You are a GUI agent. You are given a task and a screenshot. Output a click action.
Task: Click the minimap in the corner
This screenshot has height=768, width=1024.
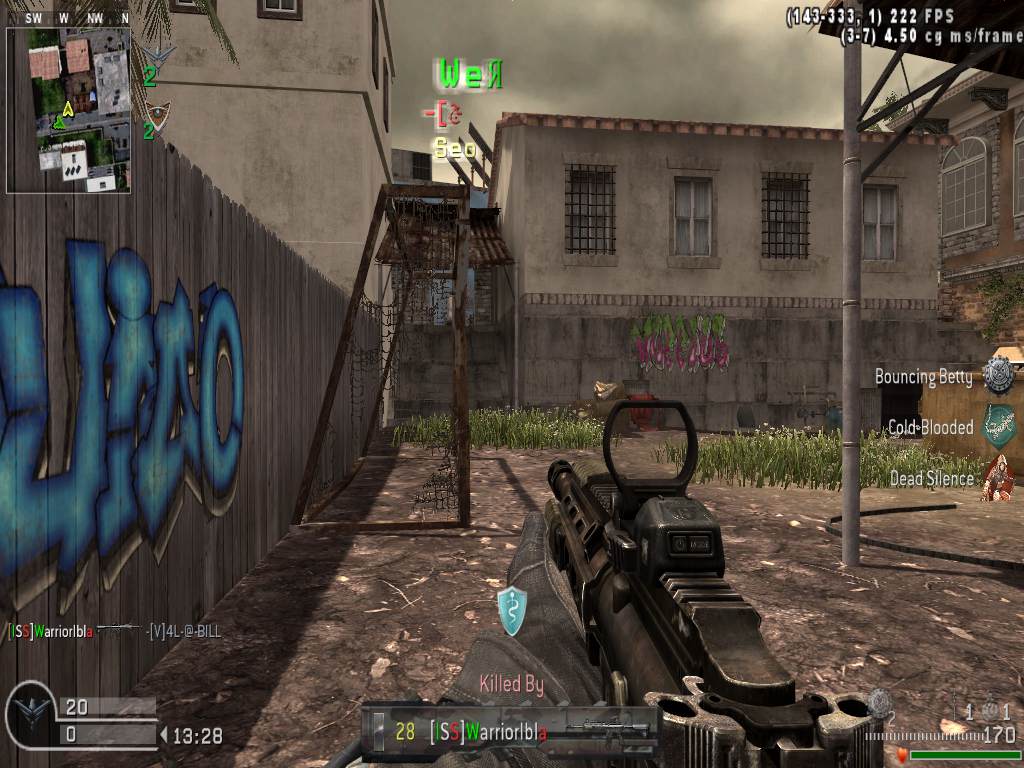click(x=68, y=110)
